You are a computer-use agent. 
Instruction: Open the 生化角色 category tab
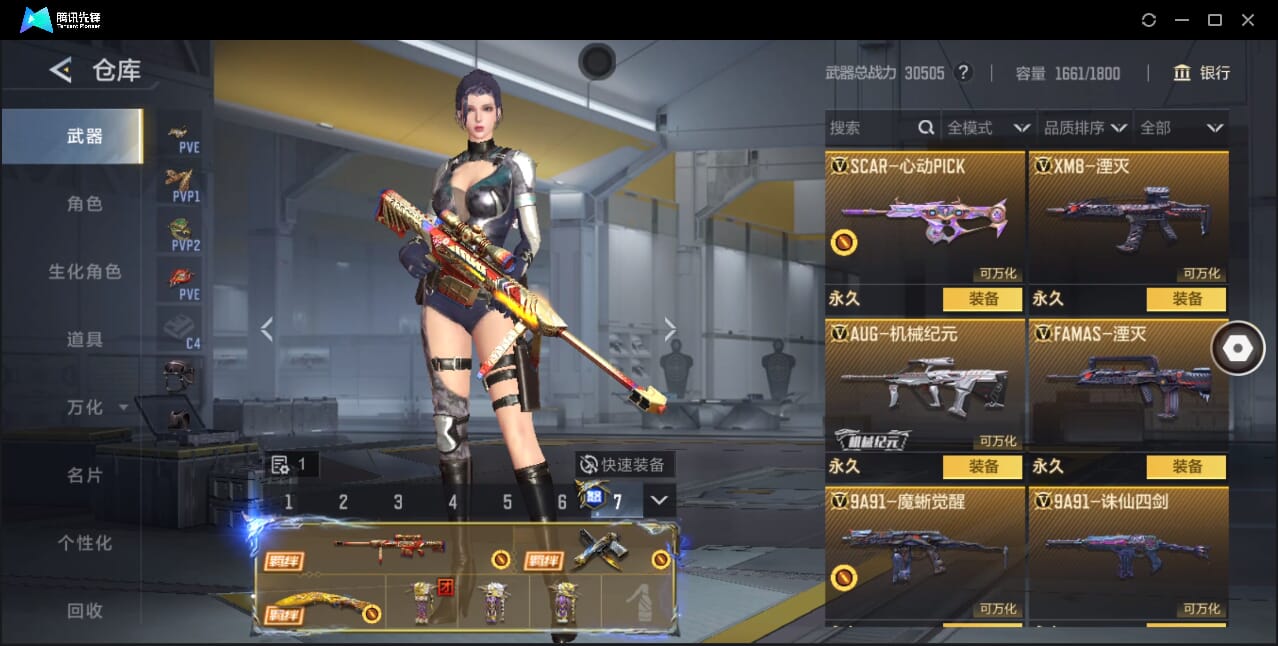[85, 272]
